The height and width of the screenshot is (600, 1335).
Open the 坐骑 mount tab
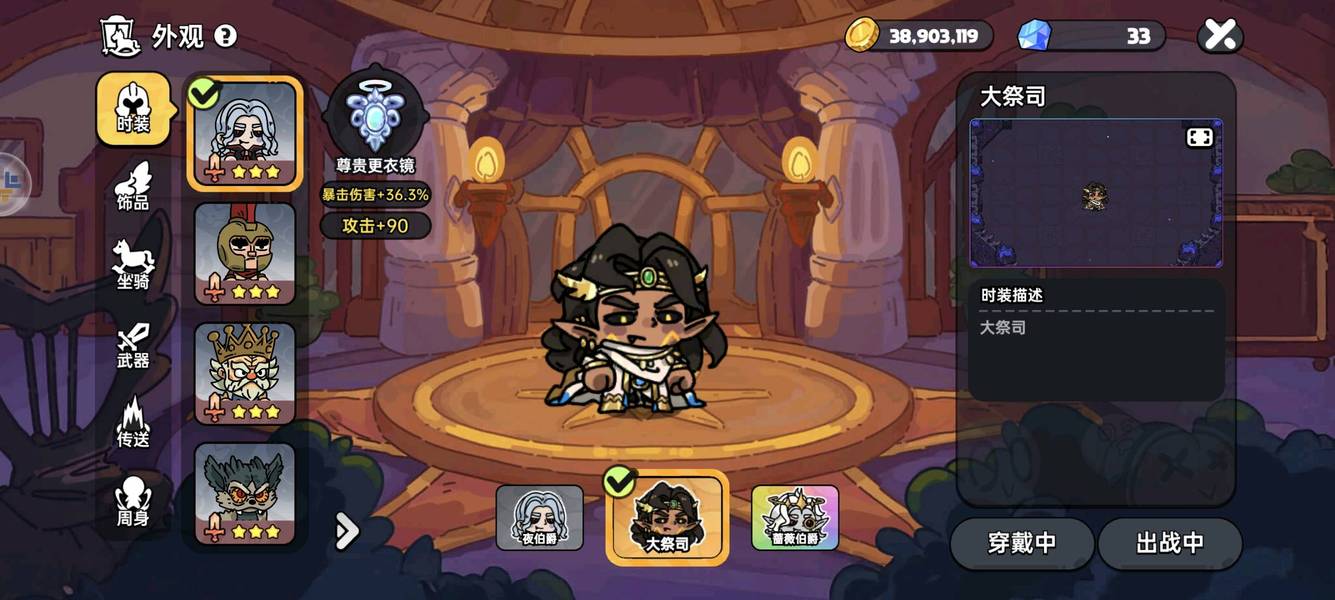click(133, 265)
